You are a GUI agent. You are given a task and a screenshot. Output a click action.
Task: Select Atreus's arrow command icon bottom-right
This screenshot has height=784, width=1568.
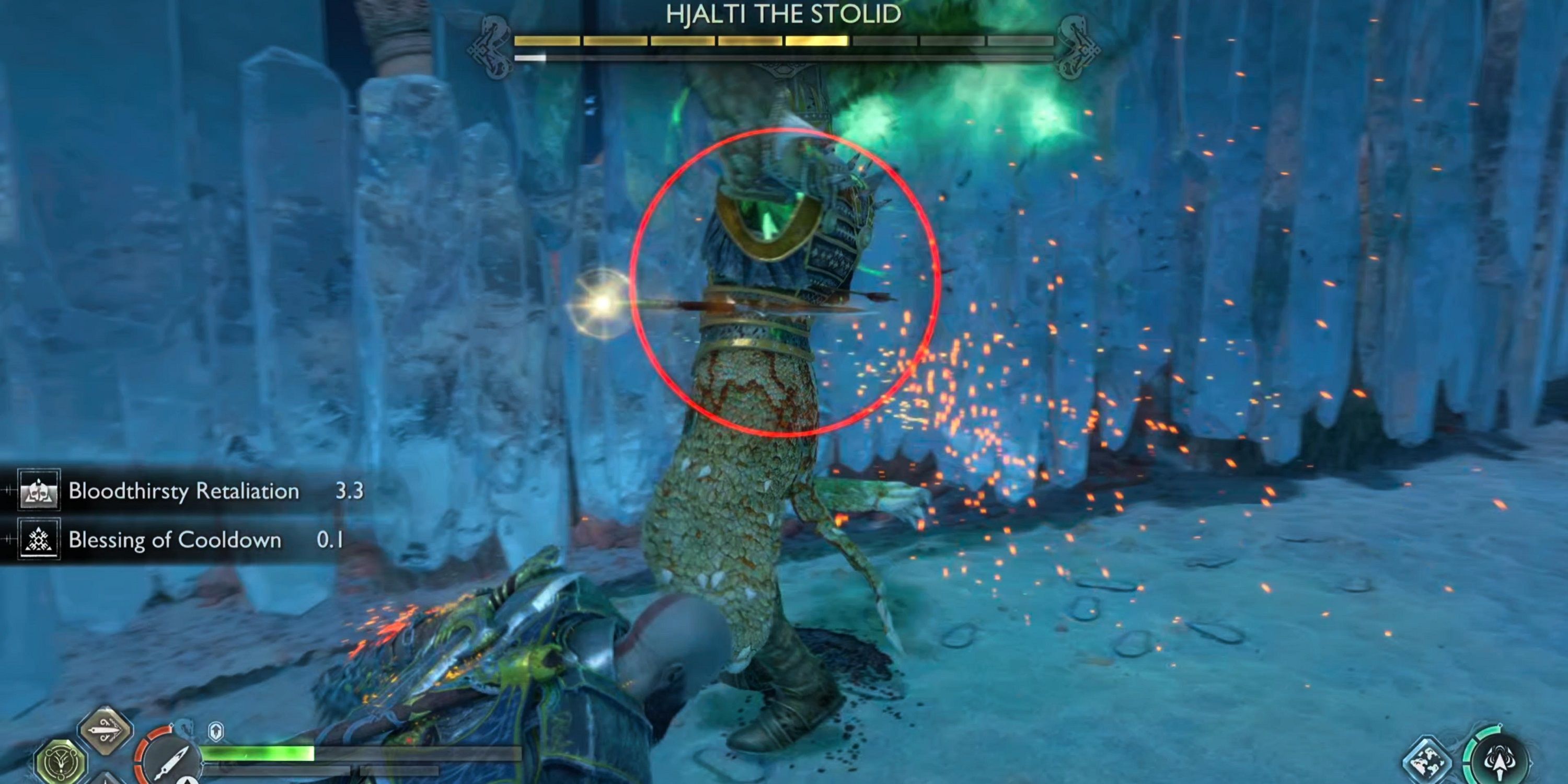1501,762
